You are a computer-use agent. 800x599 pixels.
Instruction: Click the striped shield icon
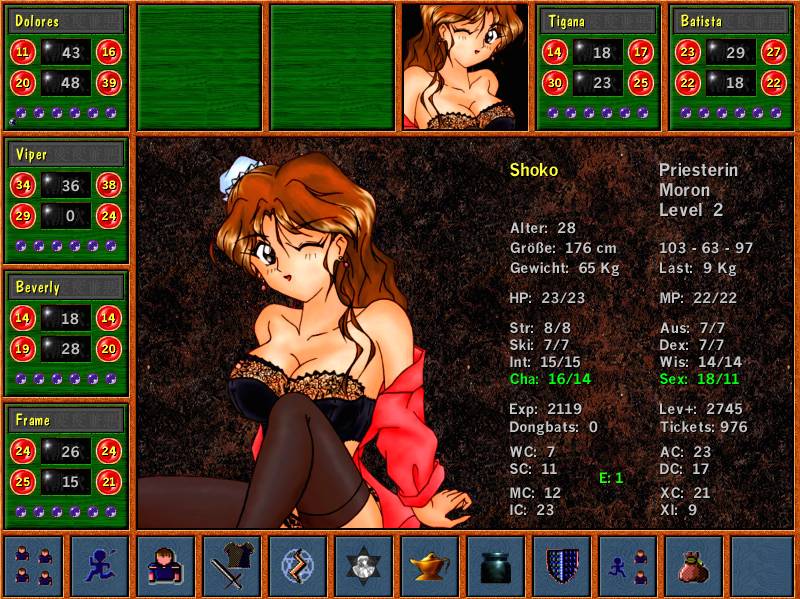tap(562, 566)
